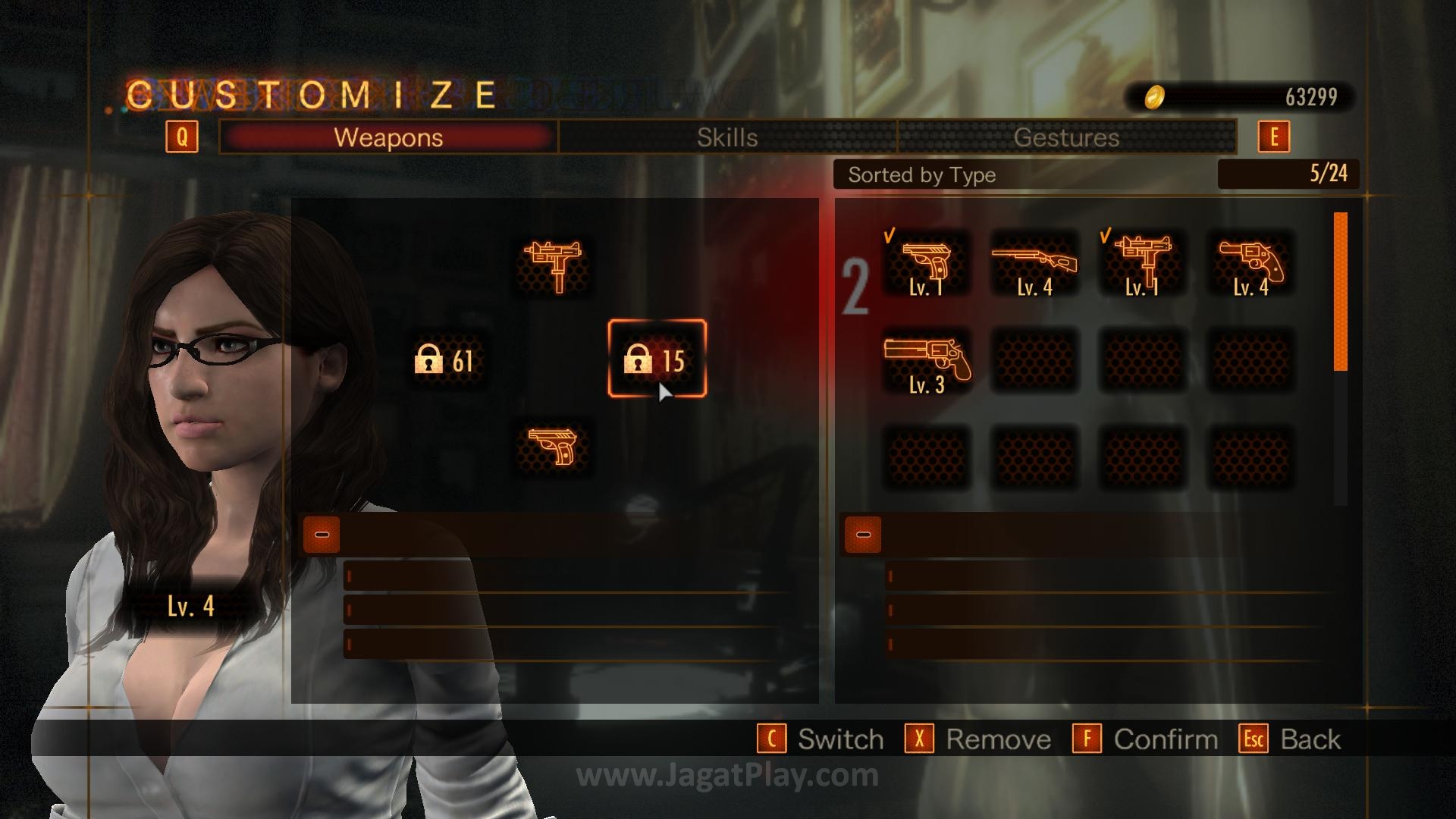The height and width of the screenshot is (819, 1456).
Task: Pick the Lv. 4 shotgun from inventory
Action: [1034, 264]
